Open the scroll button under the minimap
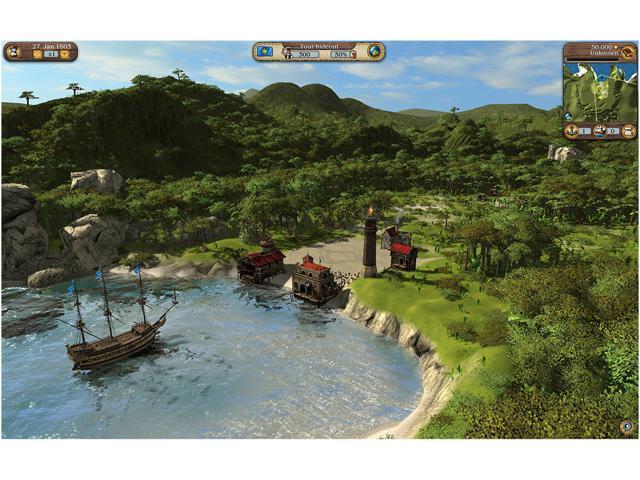640x480 pixels. coord(628,131)
